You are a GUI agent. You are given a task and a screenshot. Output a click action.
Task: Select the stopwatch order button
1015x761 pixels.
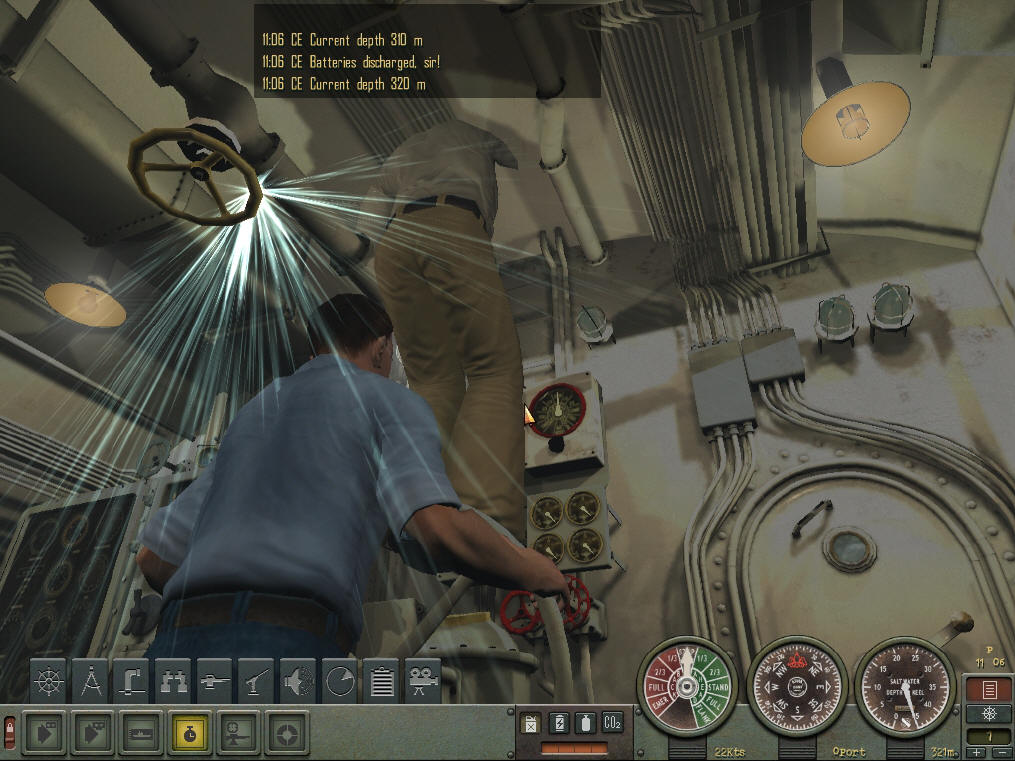point(189,732)
